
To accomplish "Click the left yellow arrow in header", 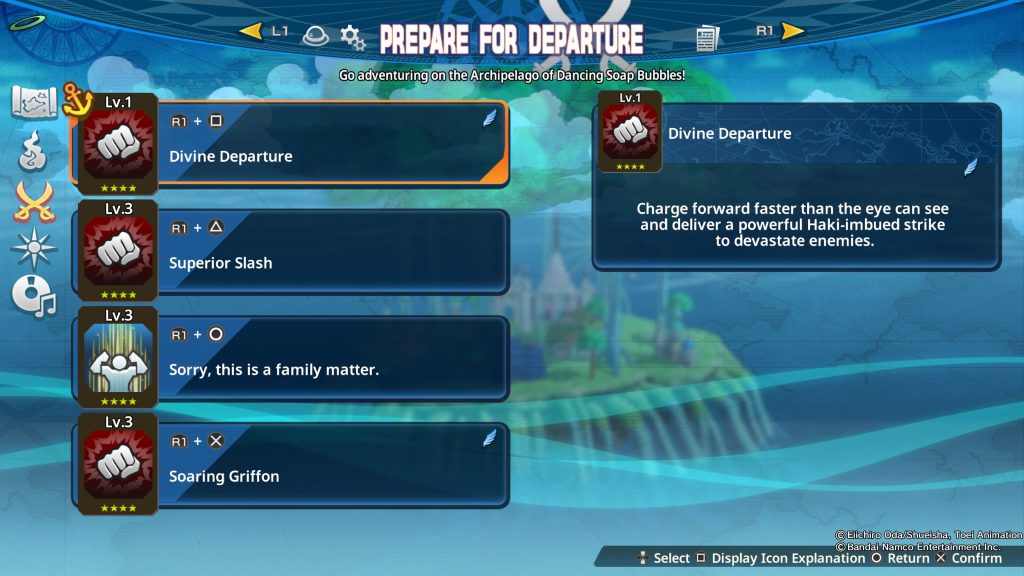I will (250, 31).
